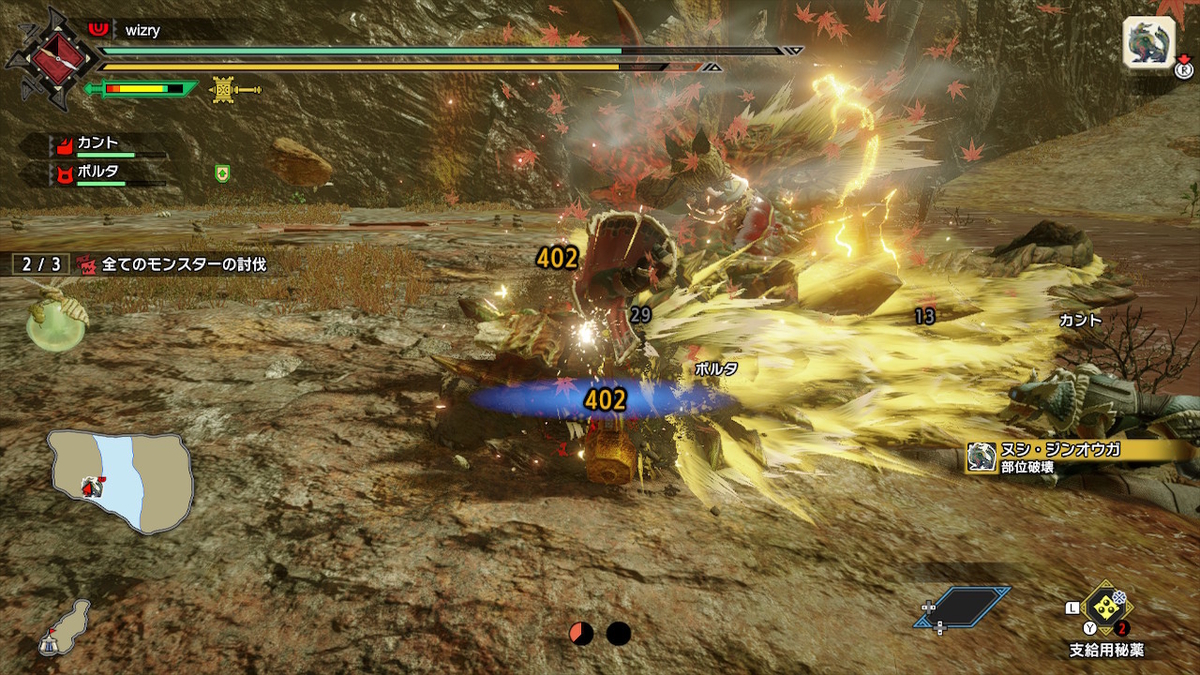Image resolution: width=1200 pixels, height=675 pixels.
Task: Open the target monster icon
Action: pyautogui.click(x=1148, y=42)
